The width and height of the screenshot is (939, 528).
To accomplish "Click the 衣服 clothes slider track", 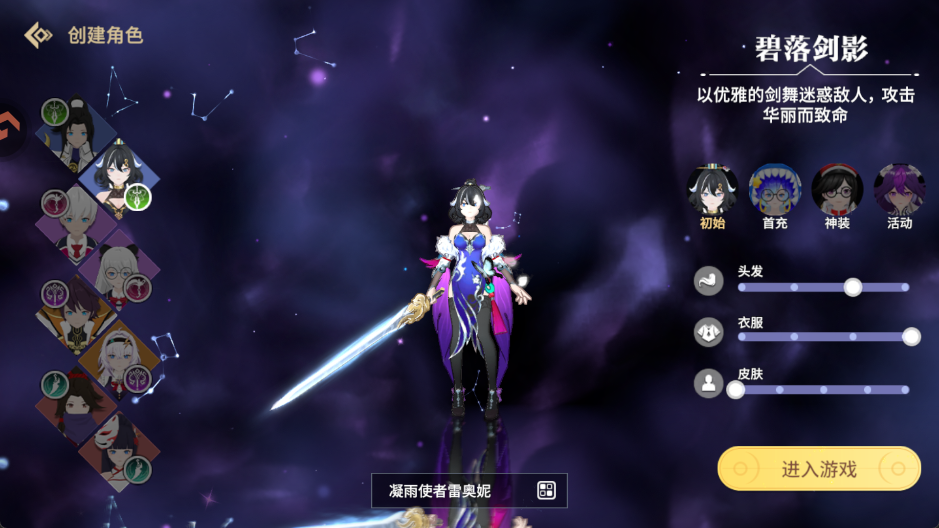I will (x=823, y=337).
